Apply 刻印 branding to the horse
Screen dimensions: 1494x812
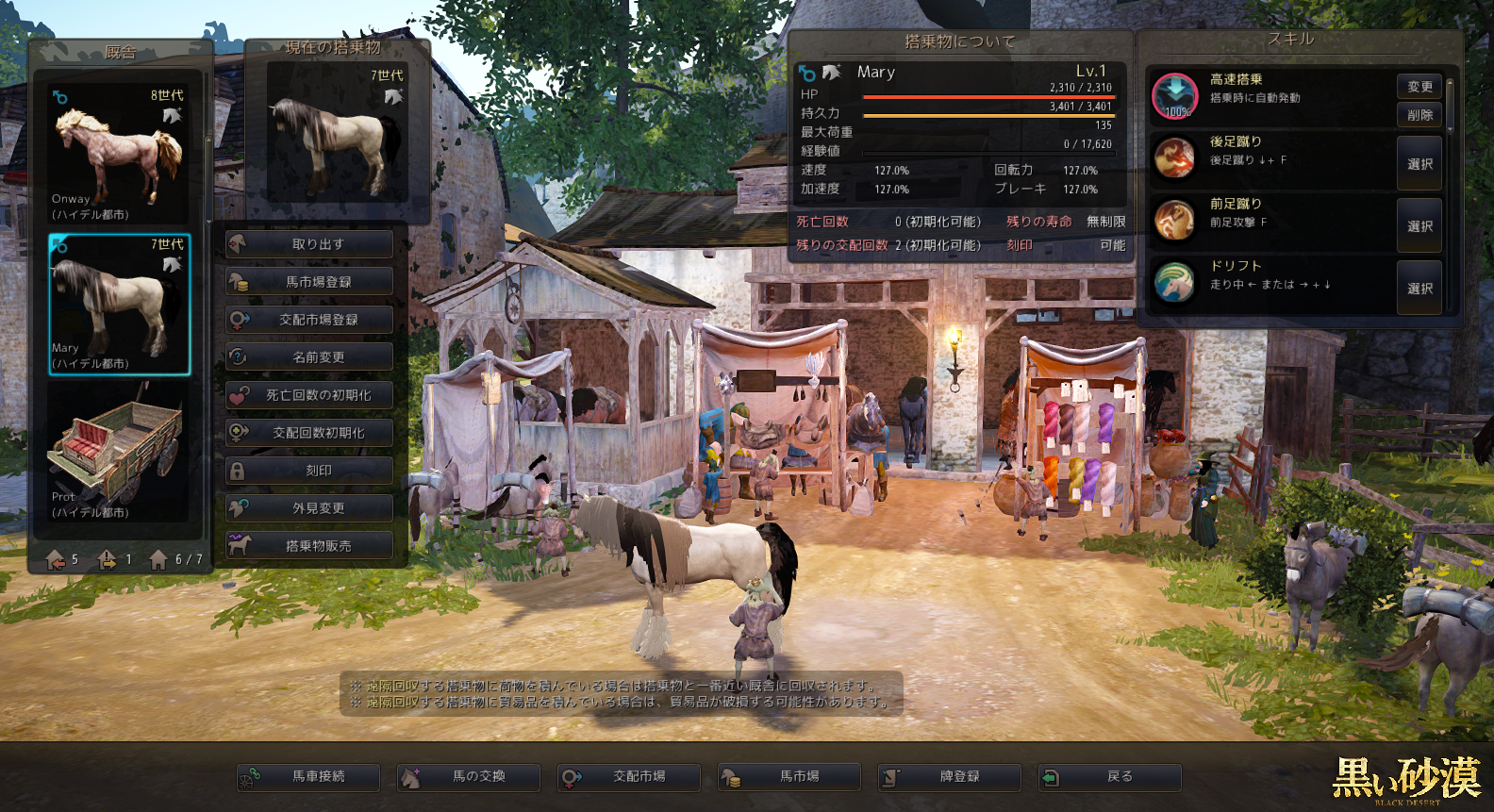click(x=308, y=471)
